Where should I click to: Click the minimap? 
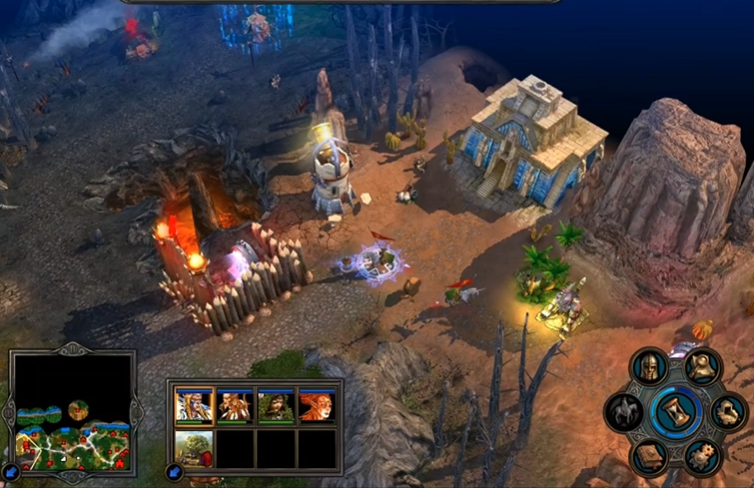click(70, 410)
